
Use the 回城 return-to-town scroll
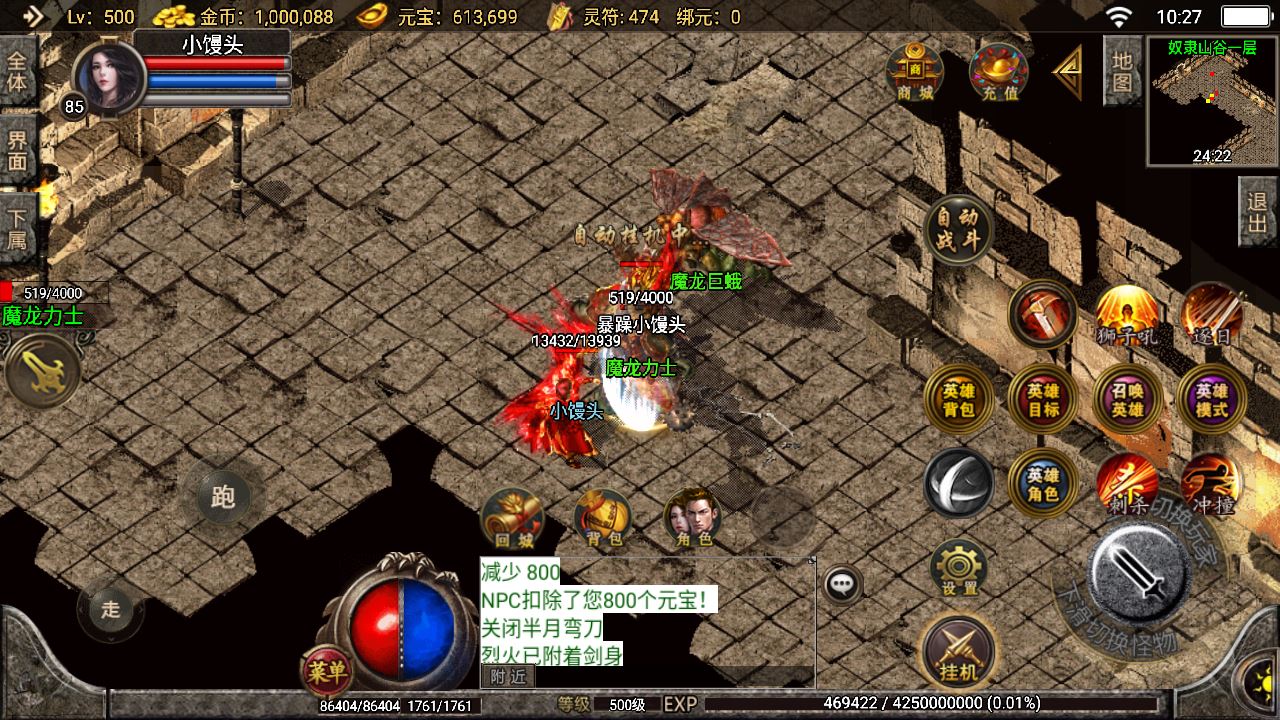coord(513,519)
